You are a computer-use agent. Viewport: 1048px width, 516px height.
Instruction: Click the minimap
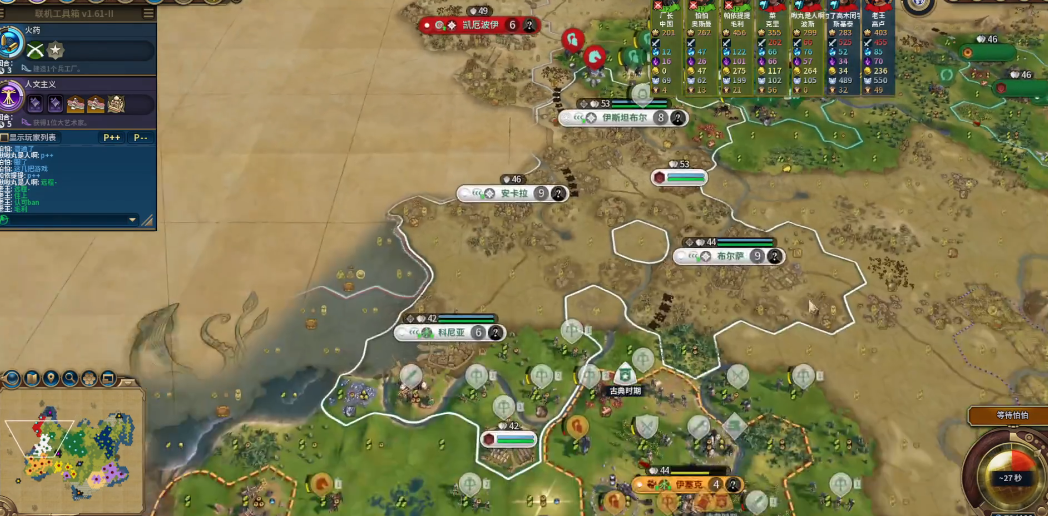(70, 450)
